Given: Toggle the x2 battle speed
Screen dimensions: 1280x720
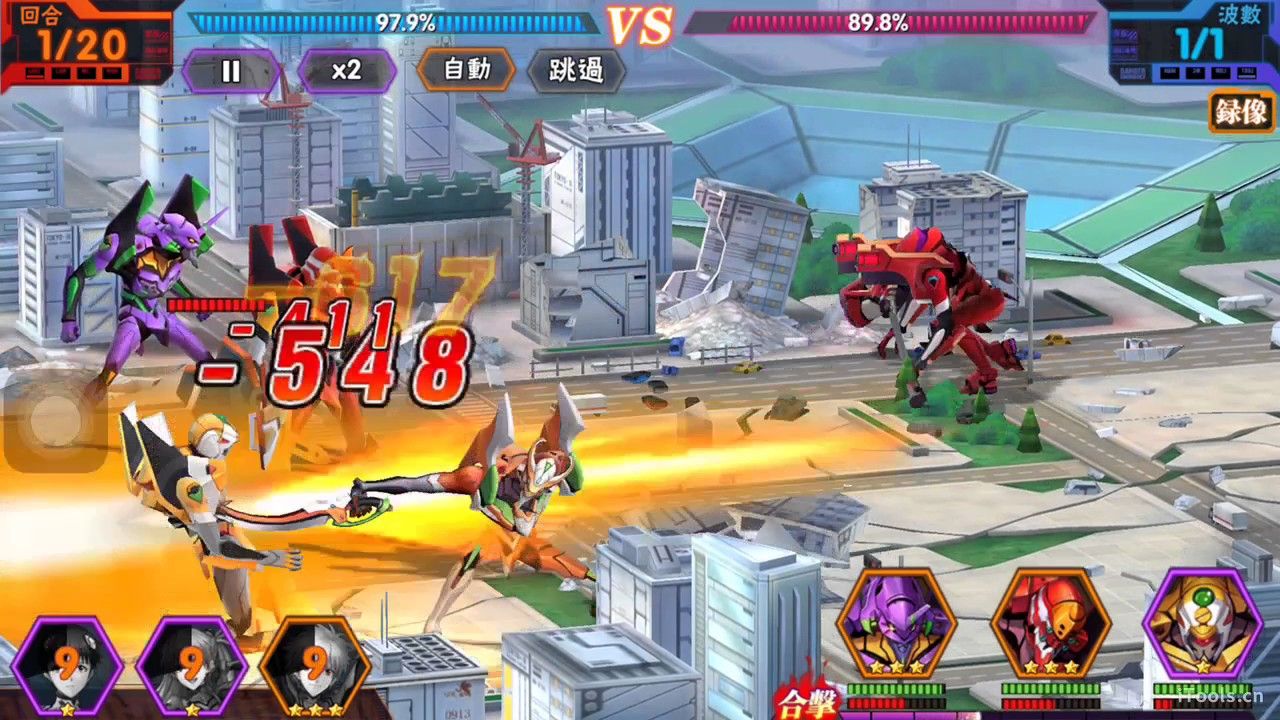Looking at the screenshot, I should [x=348, y=70].
